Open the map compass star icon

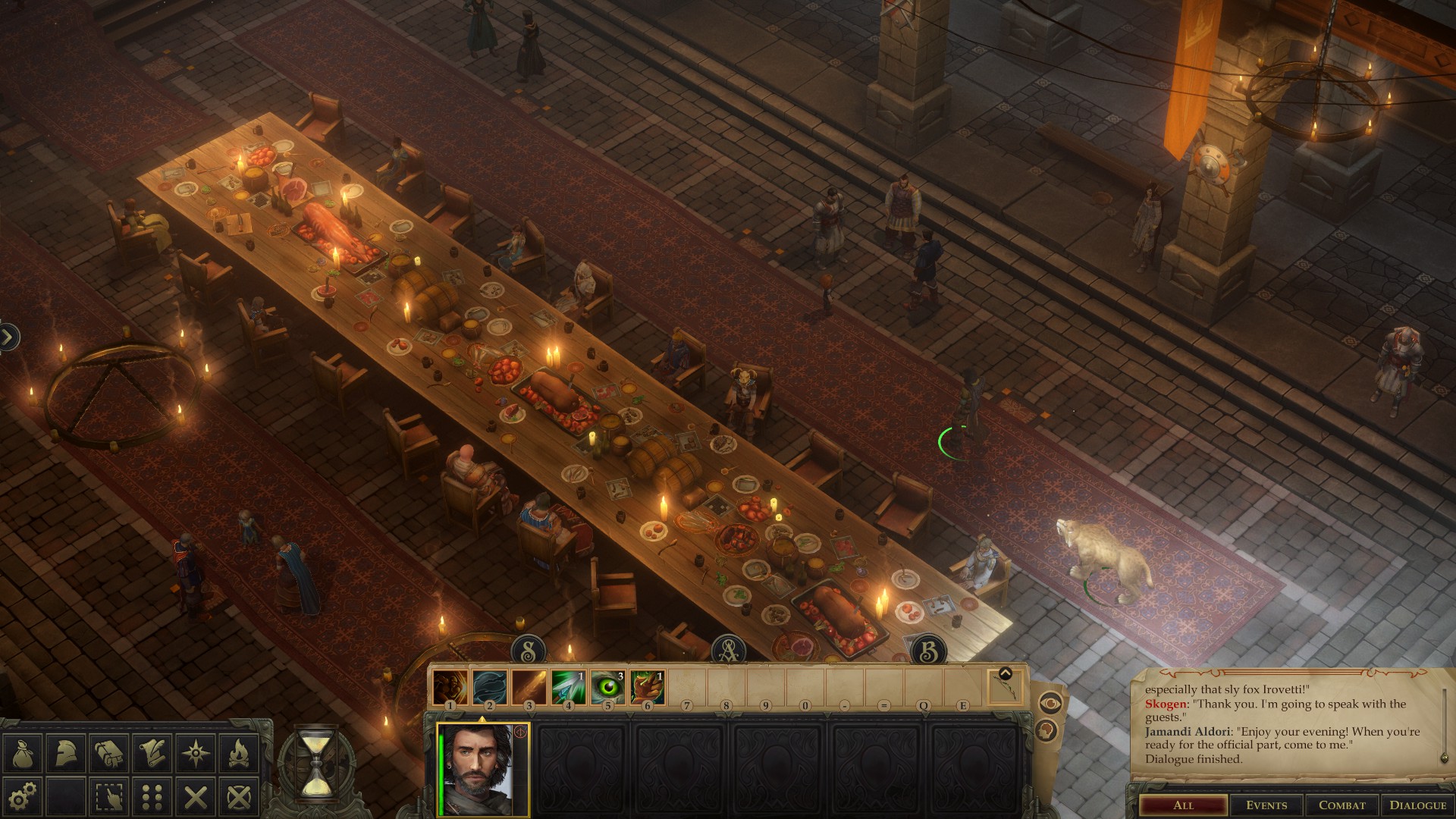(196, 754)
